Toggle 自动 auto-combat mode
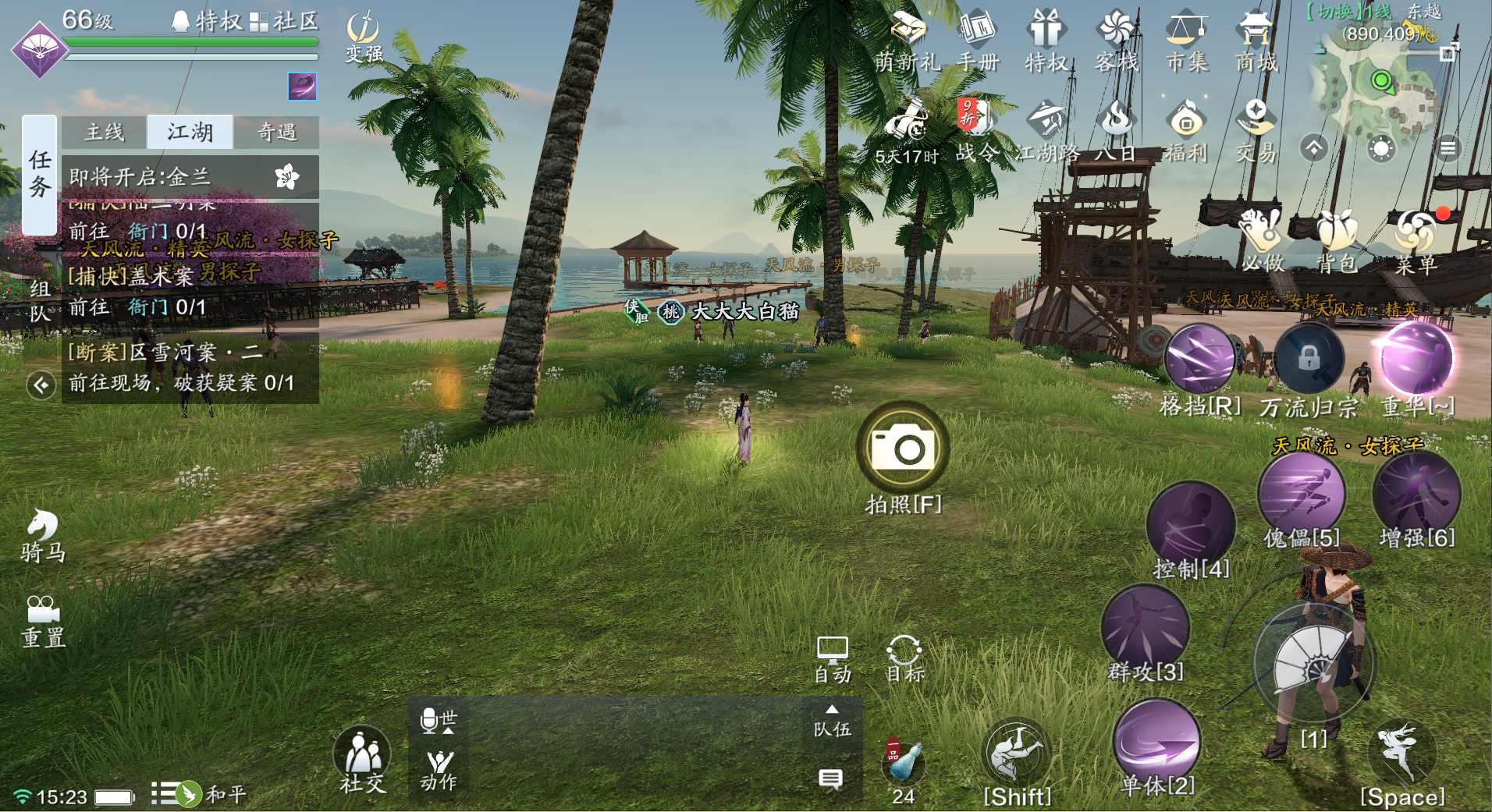This screenshot has width=1492, height=812. 832,659
